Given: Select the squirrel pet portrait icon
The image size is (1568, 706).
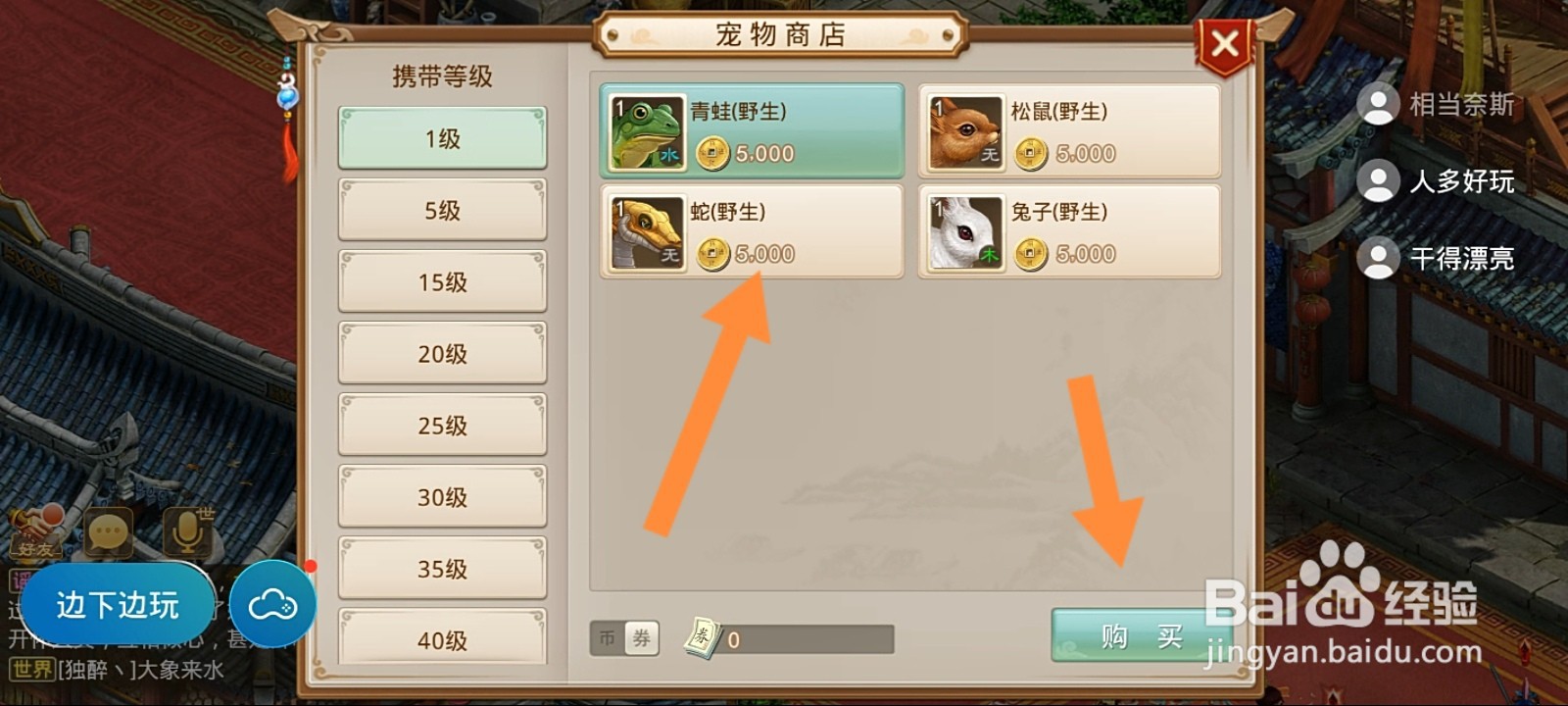Looking at the screenshot, I should [x=965, y=131].
